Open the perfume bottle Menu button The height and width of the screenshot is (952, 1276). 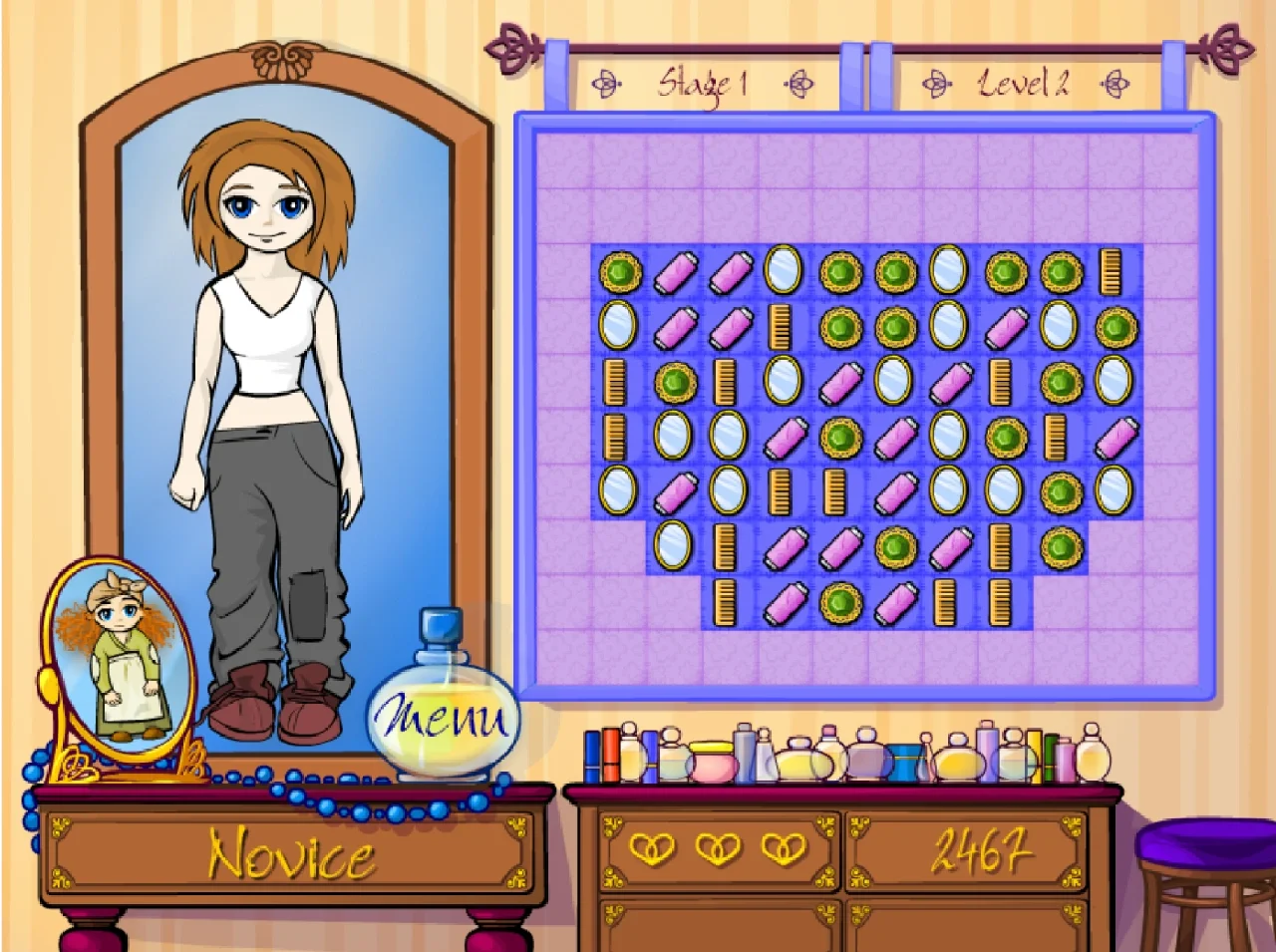[442, 717]
